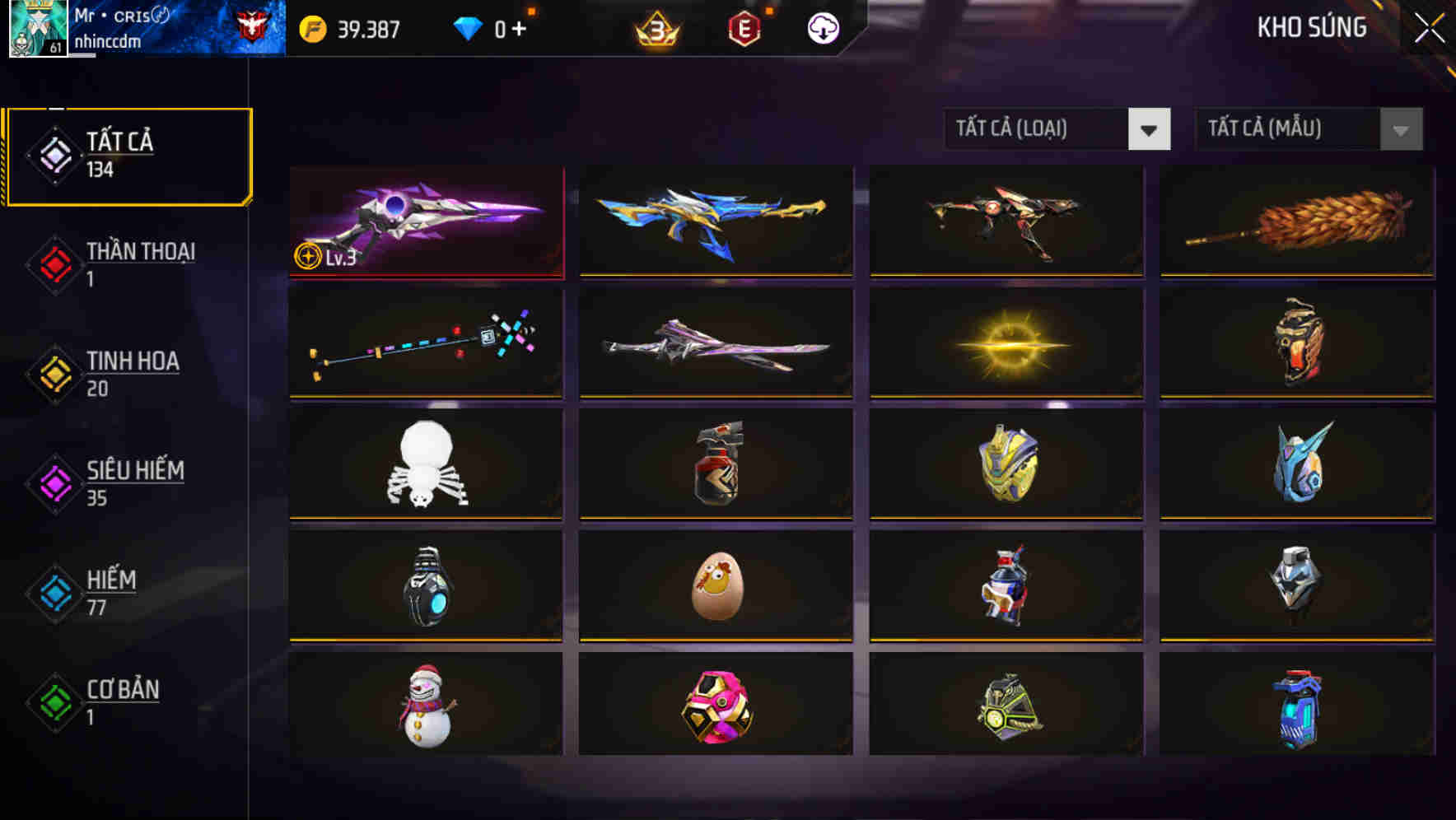Expand the weapon type dropdown arrow
Viewport: 1456px width, 820px height.
click(x=1150, y=129)
